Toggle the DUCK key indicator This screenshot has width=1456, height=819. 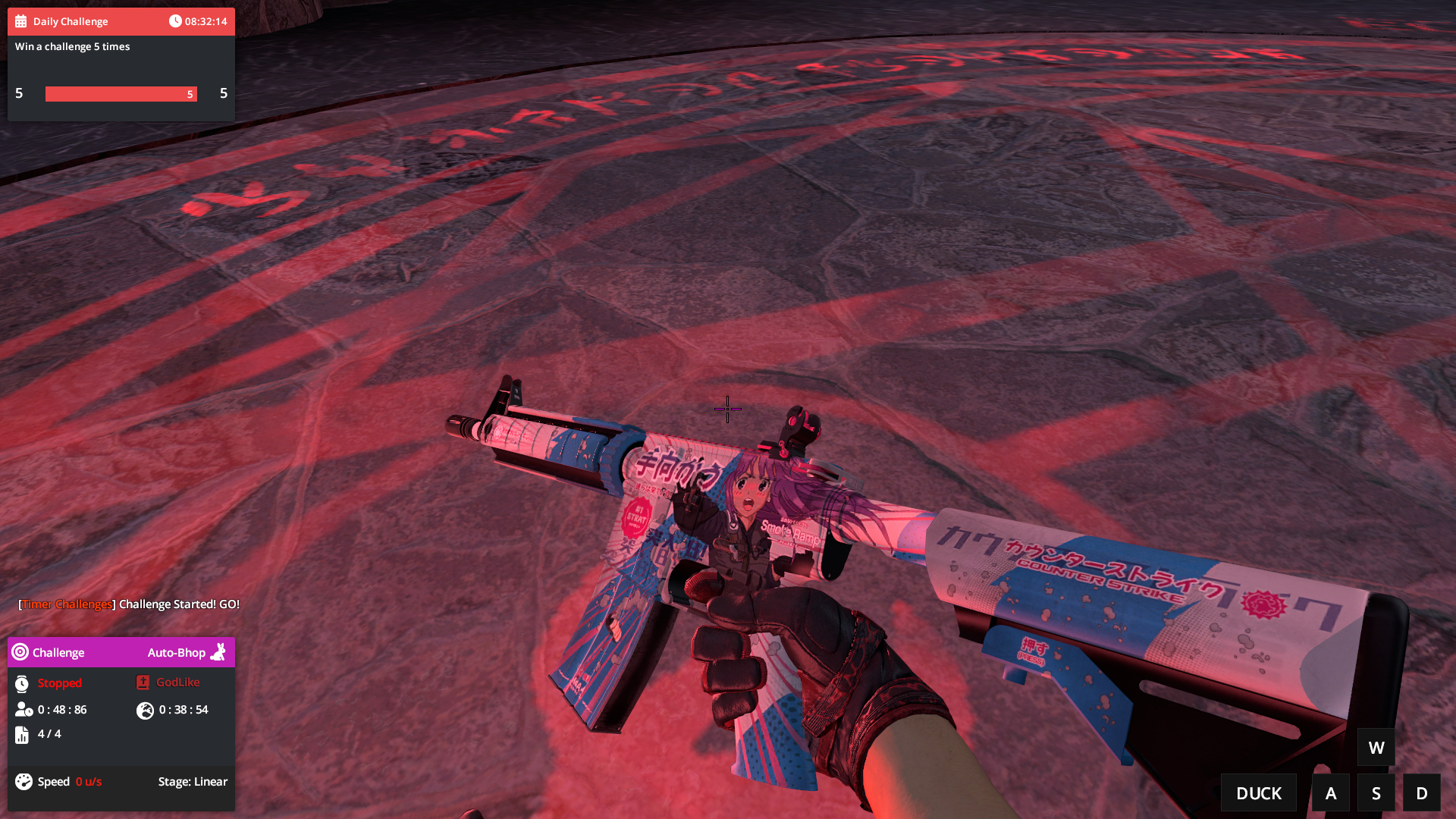[1258, 792]
